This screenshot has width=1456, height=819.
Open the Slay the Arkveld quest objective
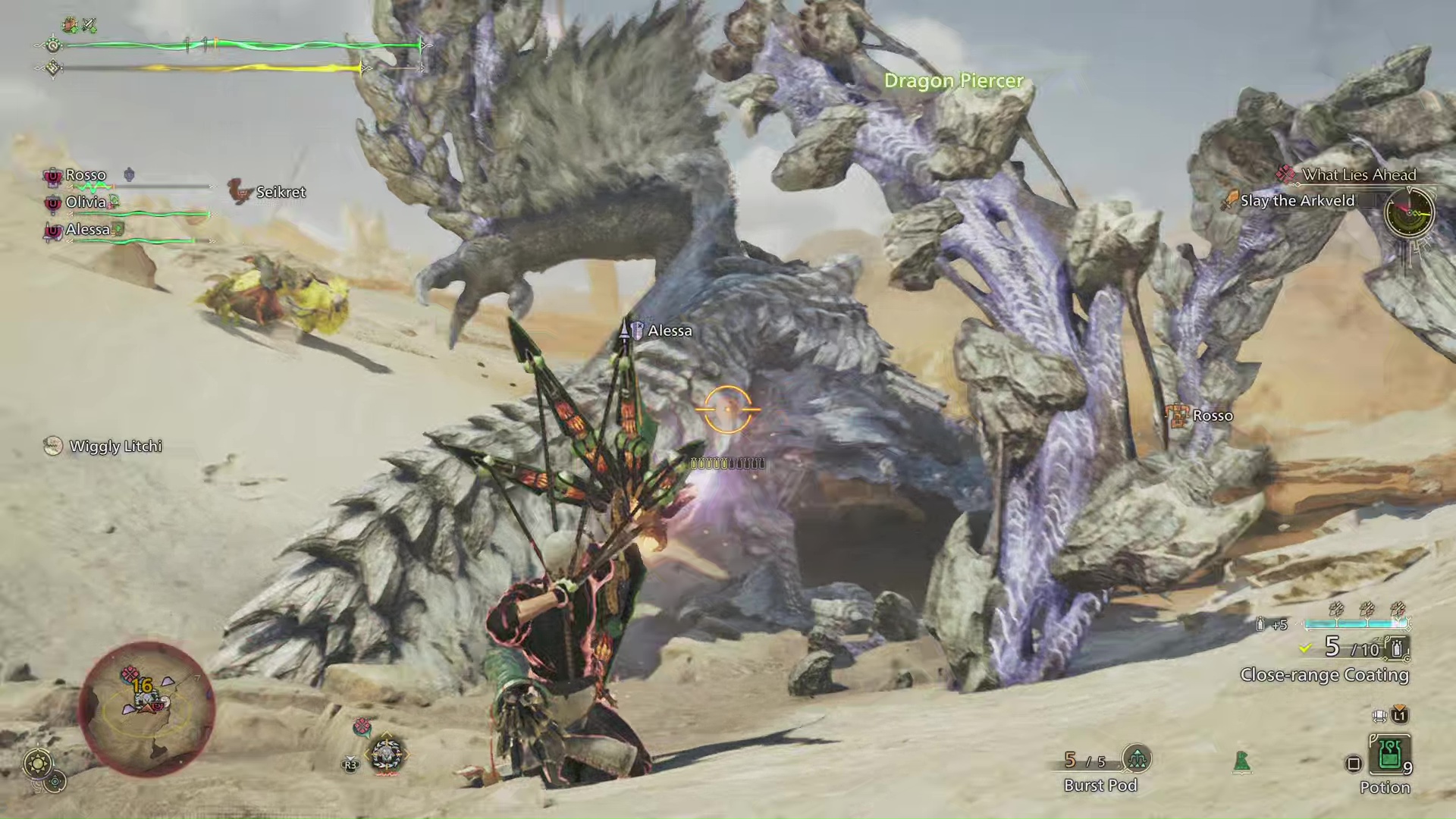pyautogui.click(x=1297, y=201)
